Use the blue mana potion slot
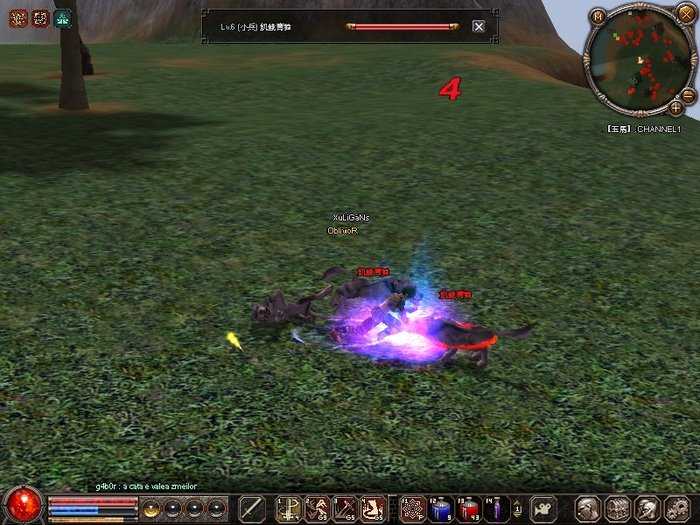 tap(441, 509)
